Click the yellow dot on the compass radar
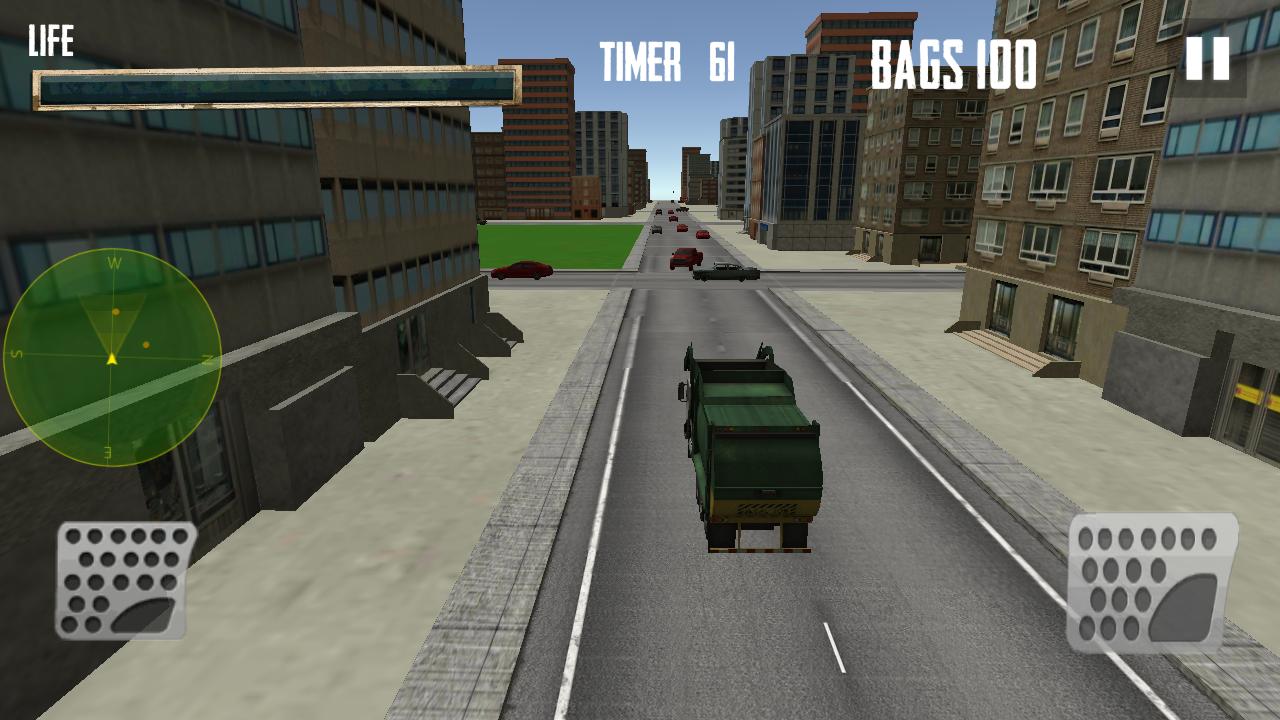 (116, 311)
